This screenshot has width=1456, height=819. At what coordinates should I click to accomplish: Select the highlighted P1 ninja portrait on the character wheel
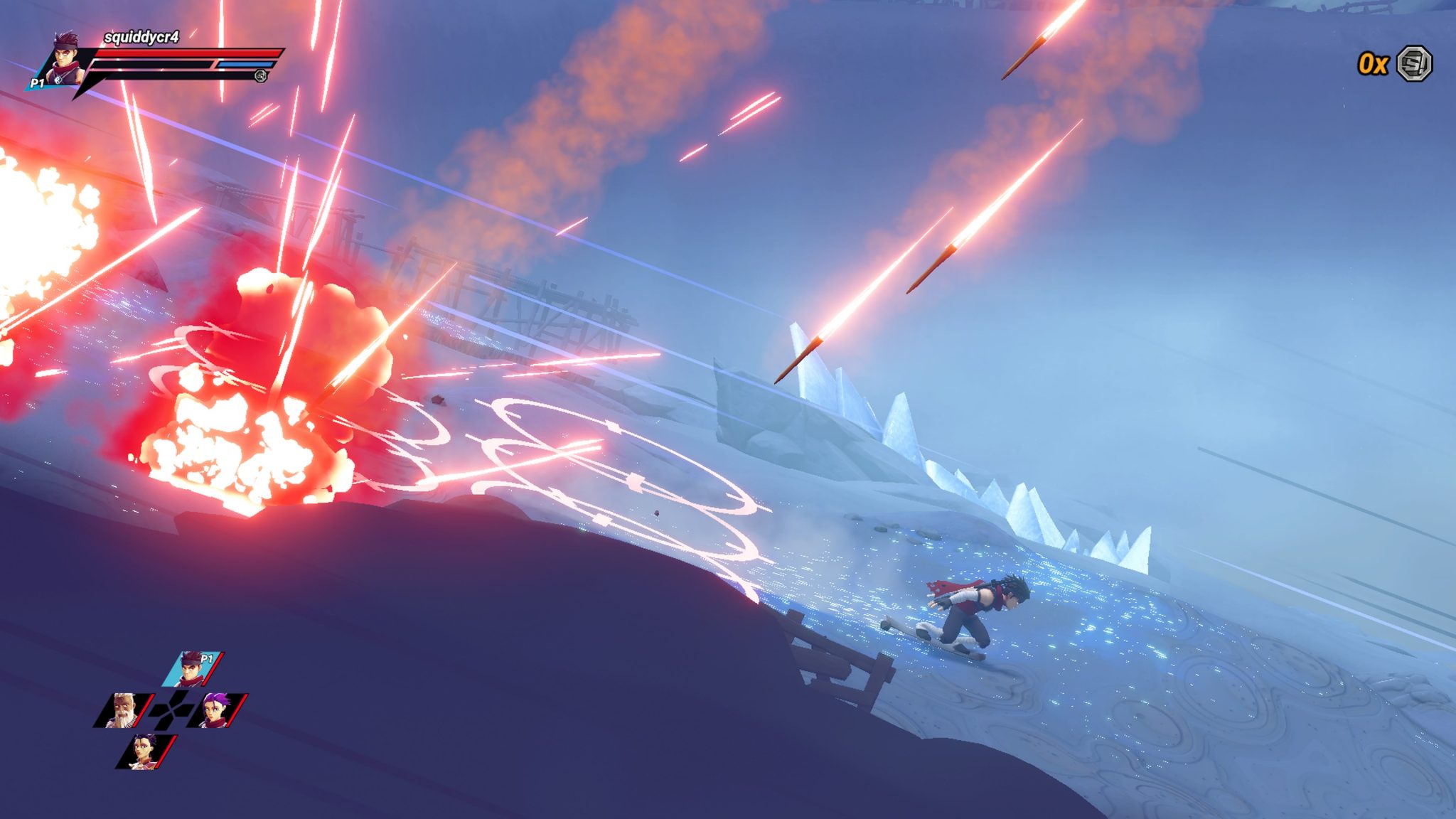191,668
